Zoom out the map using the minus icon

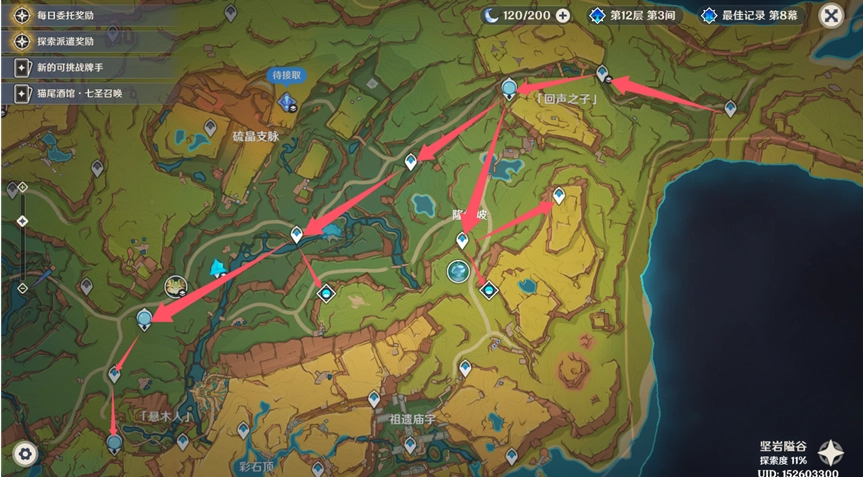22,288
